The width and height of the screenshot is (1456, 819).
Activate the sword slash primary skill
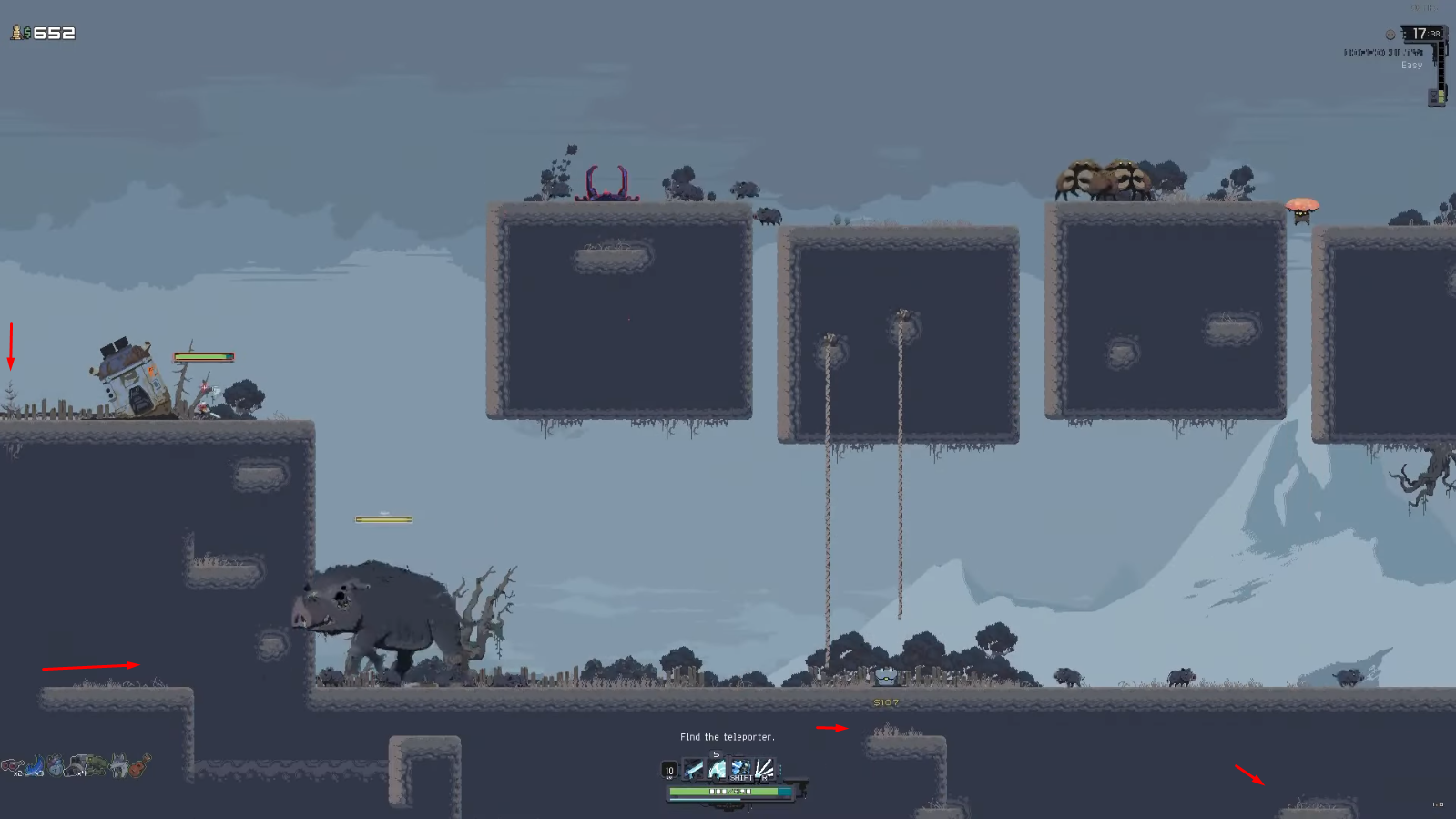694,770
